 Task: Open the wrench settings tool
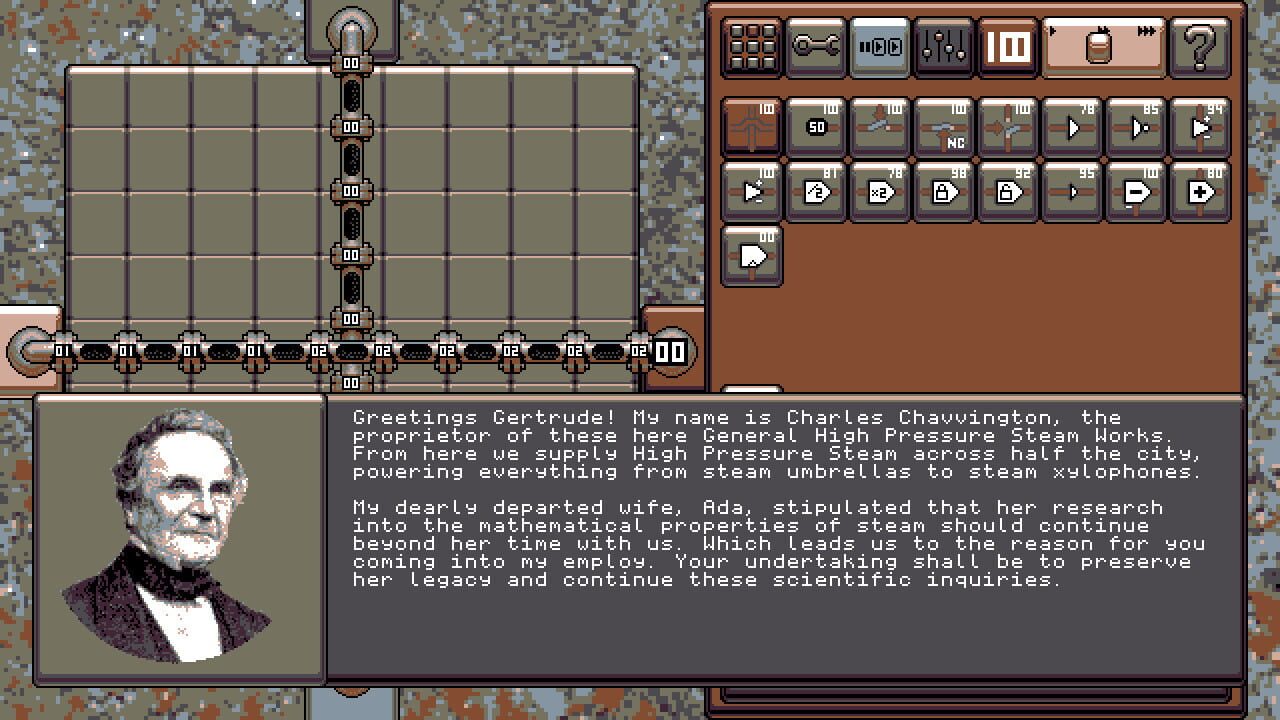point(815,45)
